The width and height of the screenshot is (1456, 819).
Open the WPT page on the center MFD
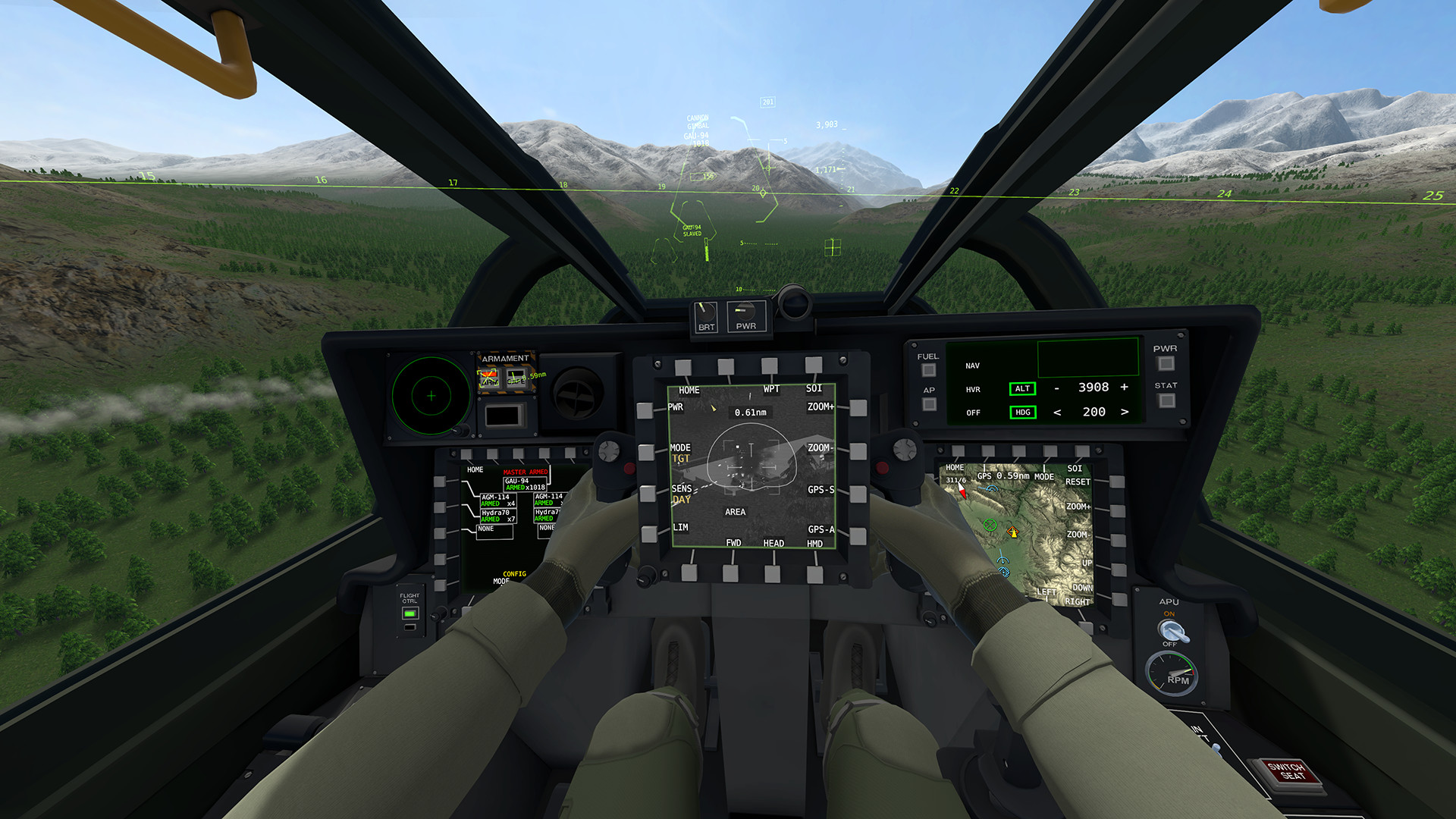point(773,390)
